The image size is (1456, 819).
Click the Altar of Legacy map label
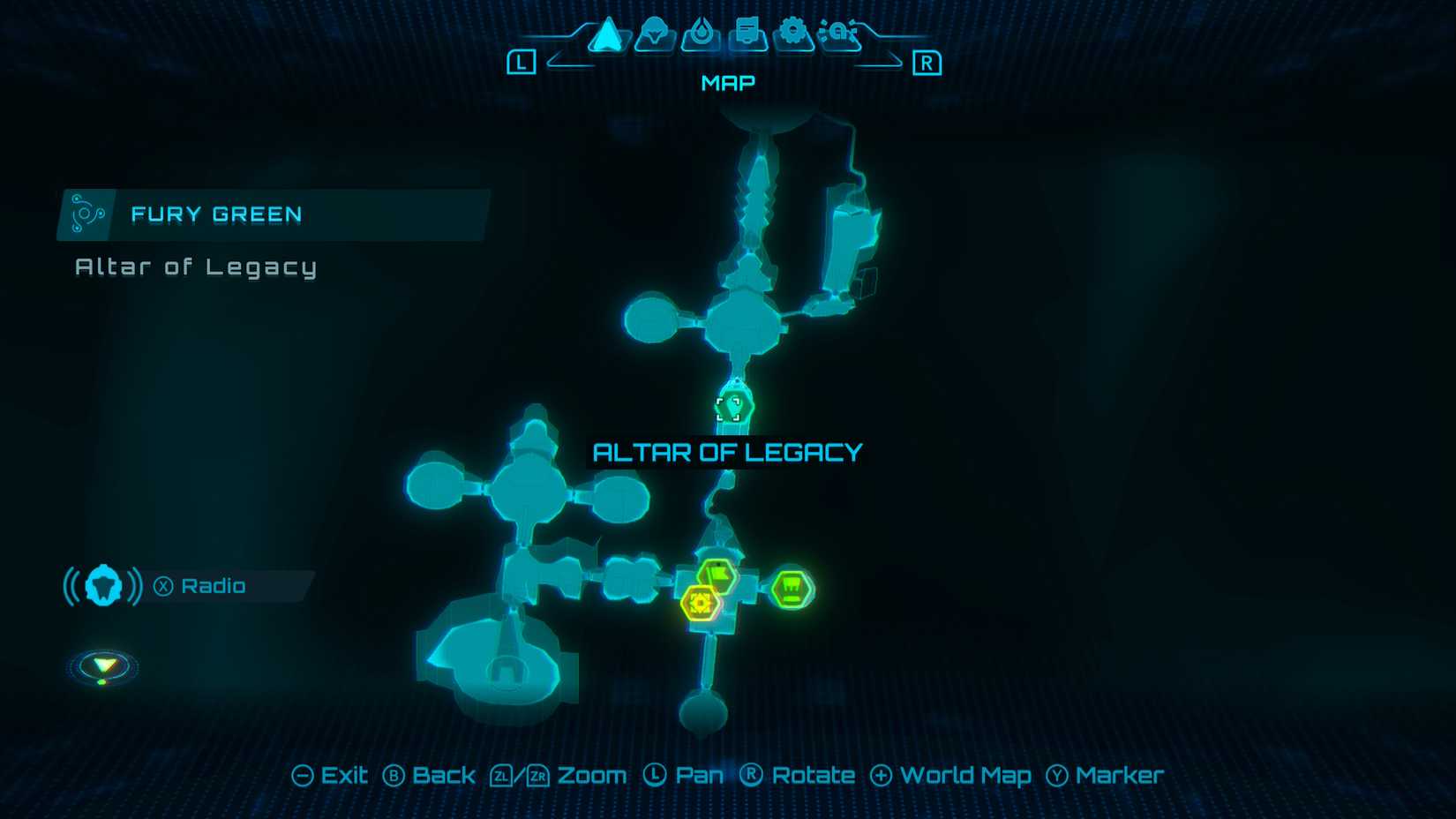pos(728,452)
